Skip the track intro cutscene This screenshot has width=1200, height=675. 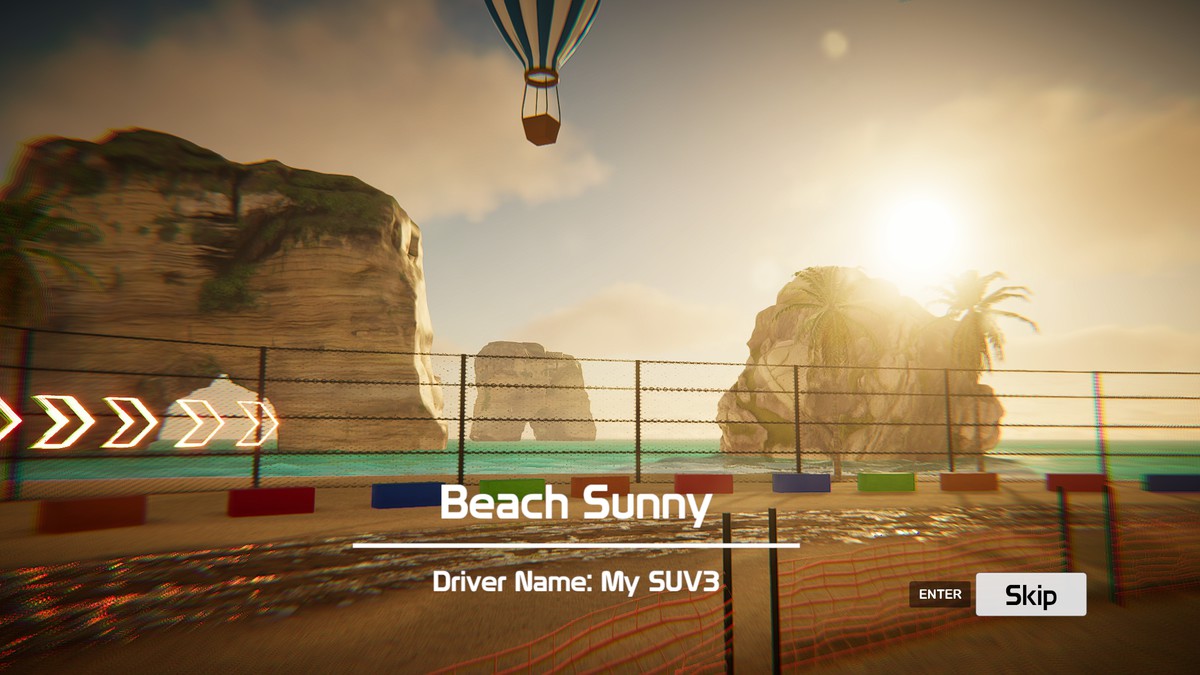tap(1030, 595)
